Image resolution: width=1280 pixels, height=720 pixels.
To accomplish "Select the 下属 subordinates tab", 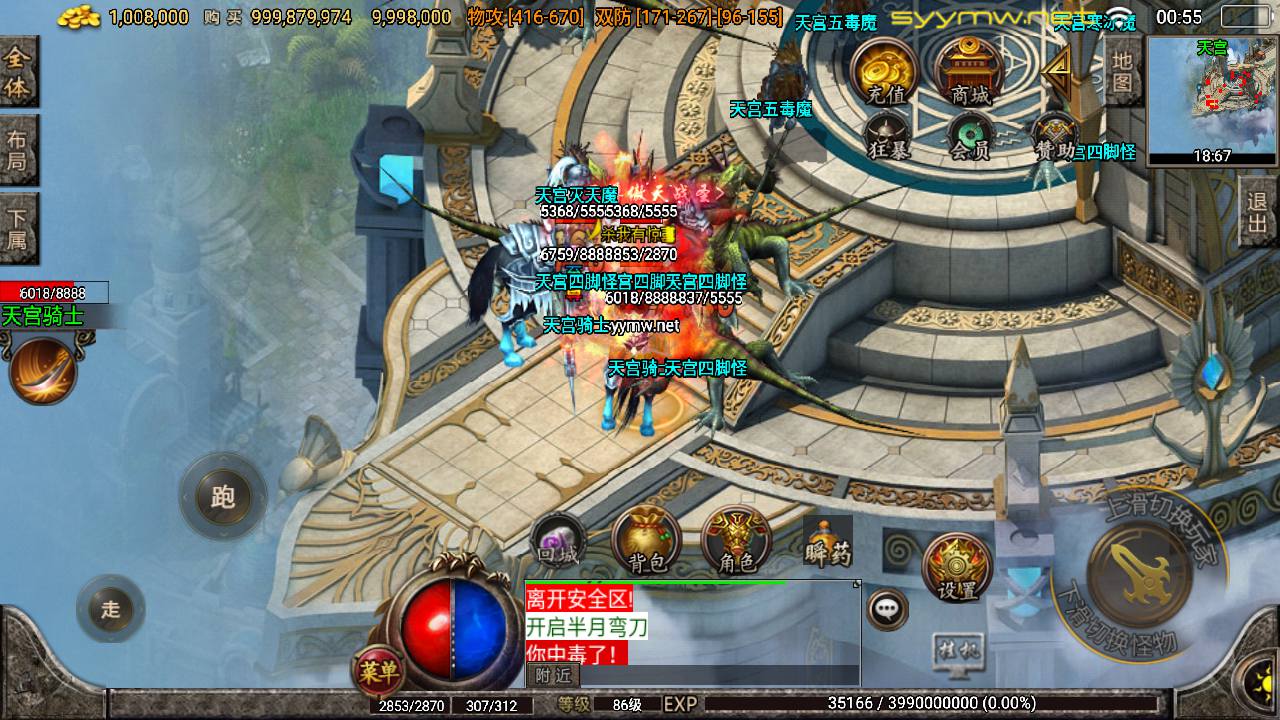I will tap(18, 228).
